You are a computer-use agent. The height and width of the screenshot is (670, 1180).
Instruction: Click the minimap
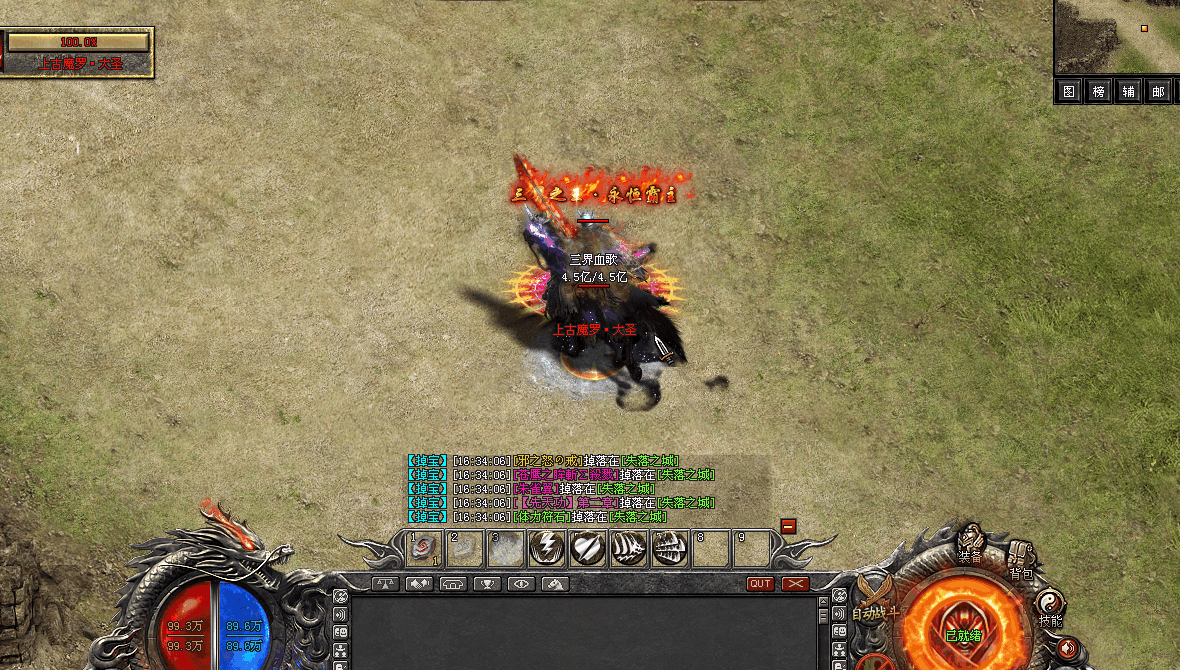1117,37
